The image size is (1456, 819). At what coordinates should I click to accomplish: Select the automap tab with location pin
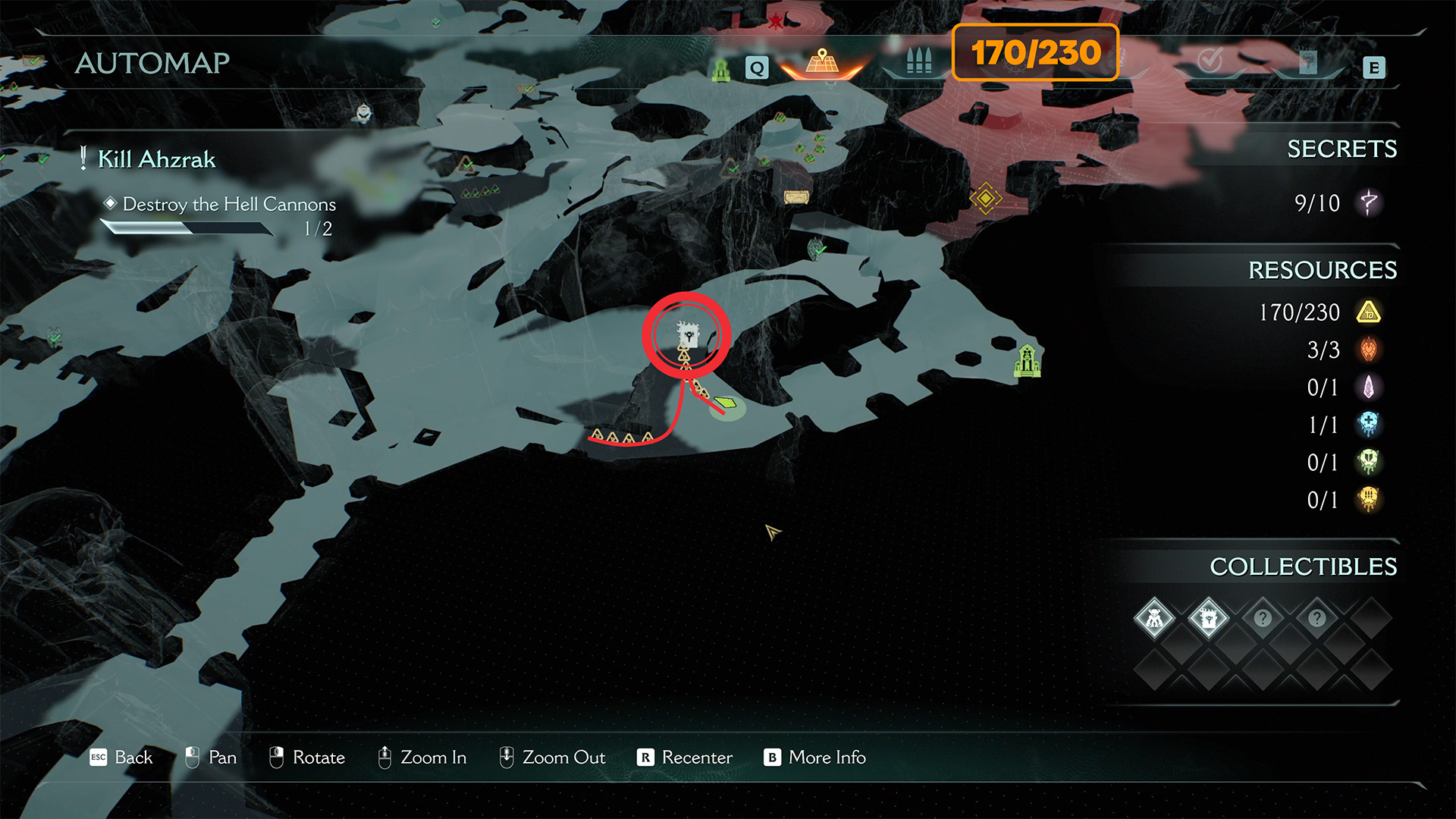pyautogui.click(x=822, y=62)
